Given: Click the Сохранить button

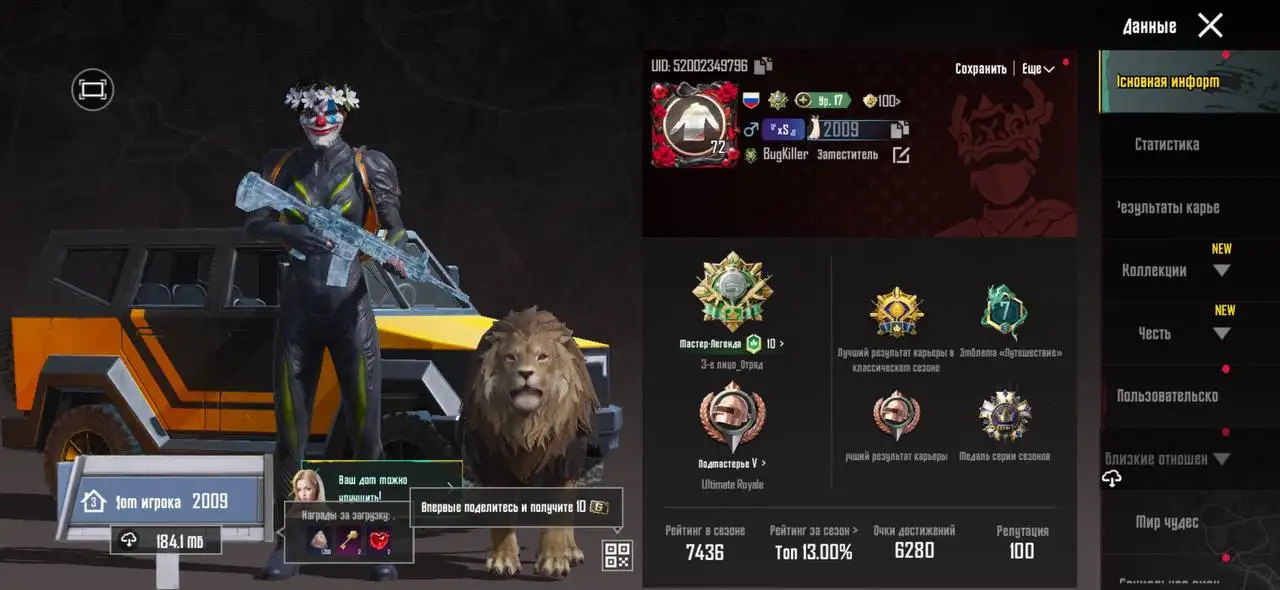Looking at the screenshot, I should click(x=980, y=69).
